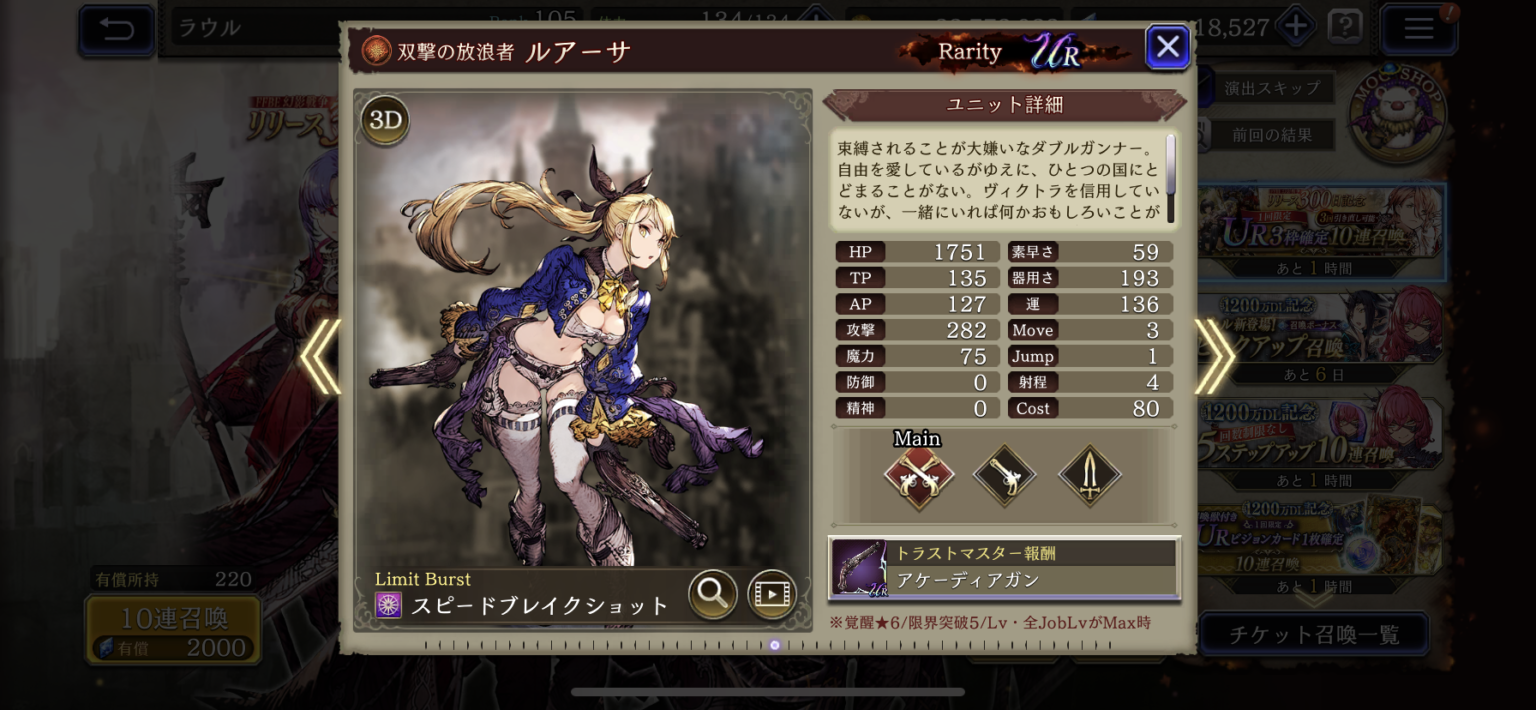Show the next unit with right arrow
1536x710 pixels.
(1214, 357)
